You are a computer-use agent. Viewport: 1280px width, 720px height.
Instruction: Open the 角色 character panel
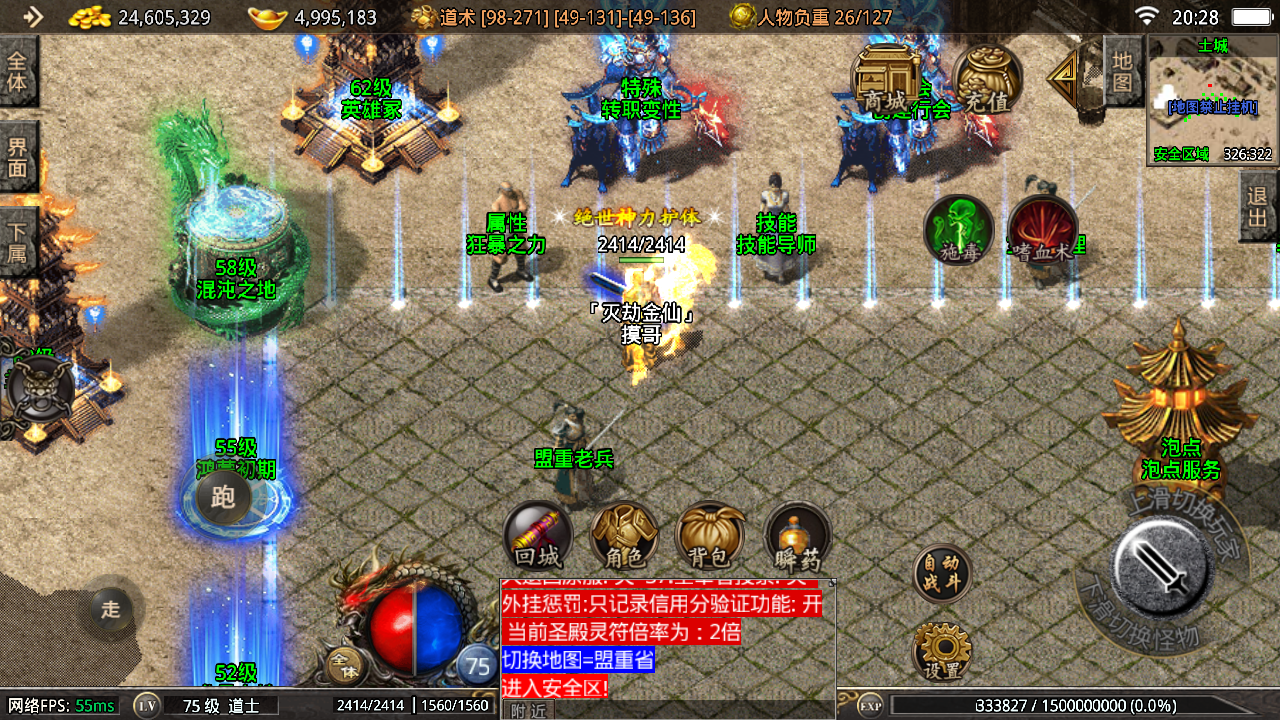(624, 536)
